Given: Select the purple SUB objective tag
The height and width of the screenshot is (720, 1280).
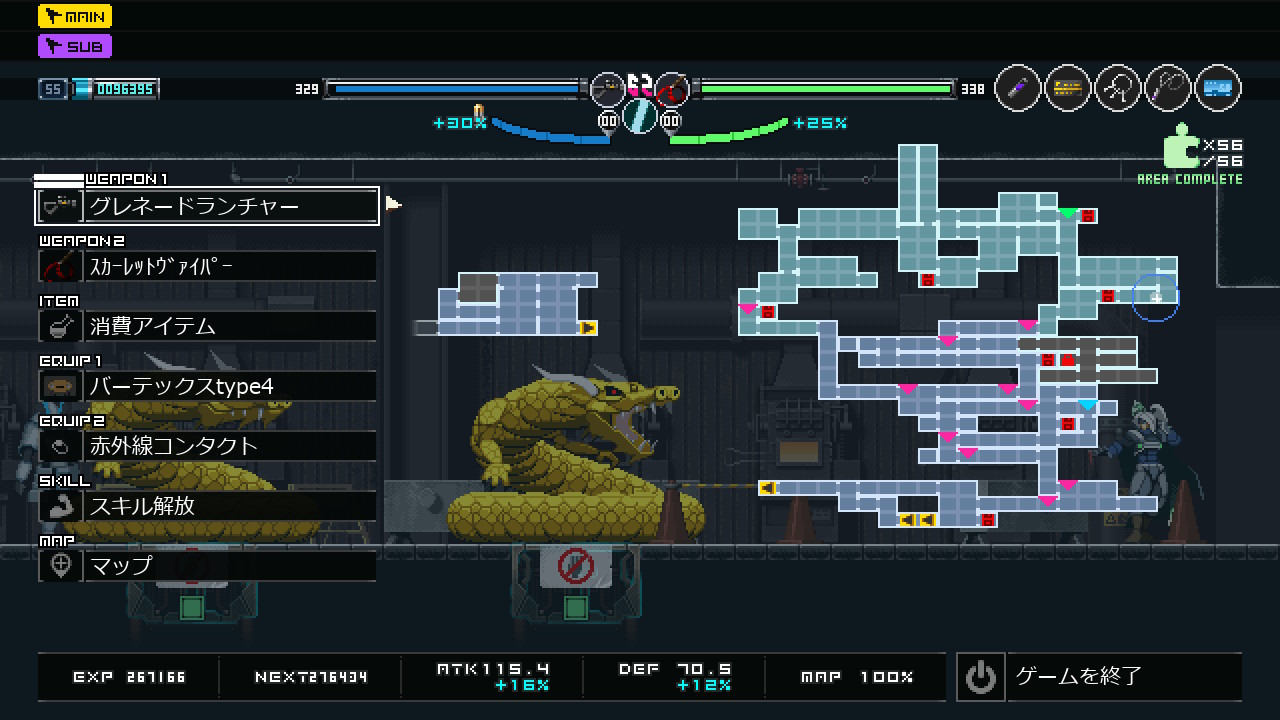Looking at the screenshot, I should click(x=75, y=46).
